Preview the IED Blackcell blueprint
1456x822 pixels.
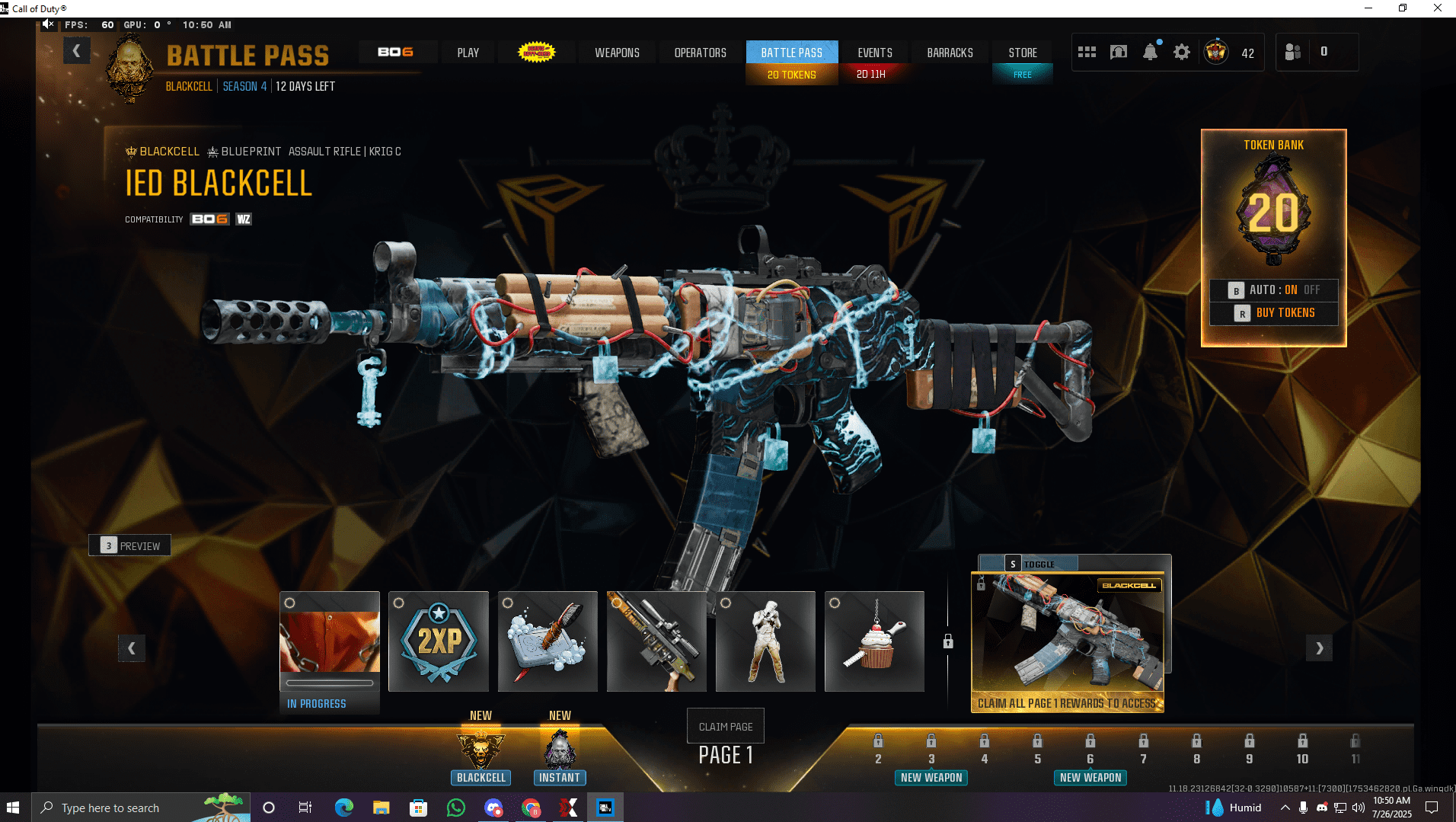click(x=129, y=545)
